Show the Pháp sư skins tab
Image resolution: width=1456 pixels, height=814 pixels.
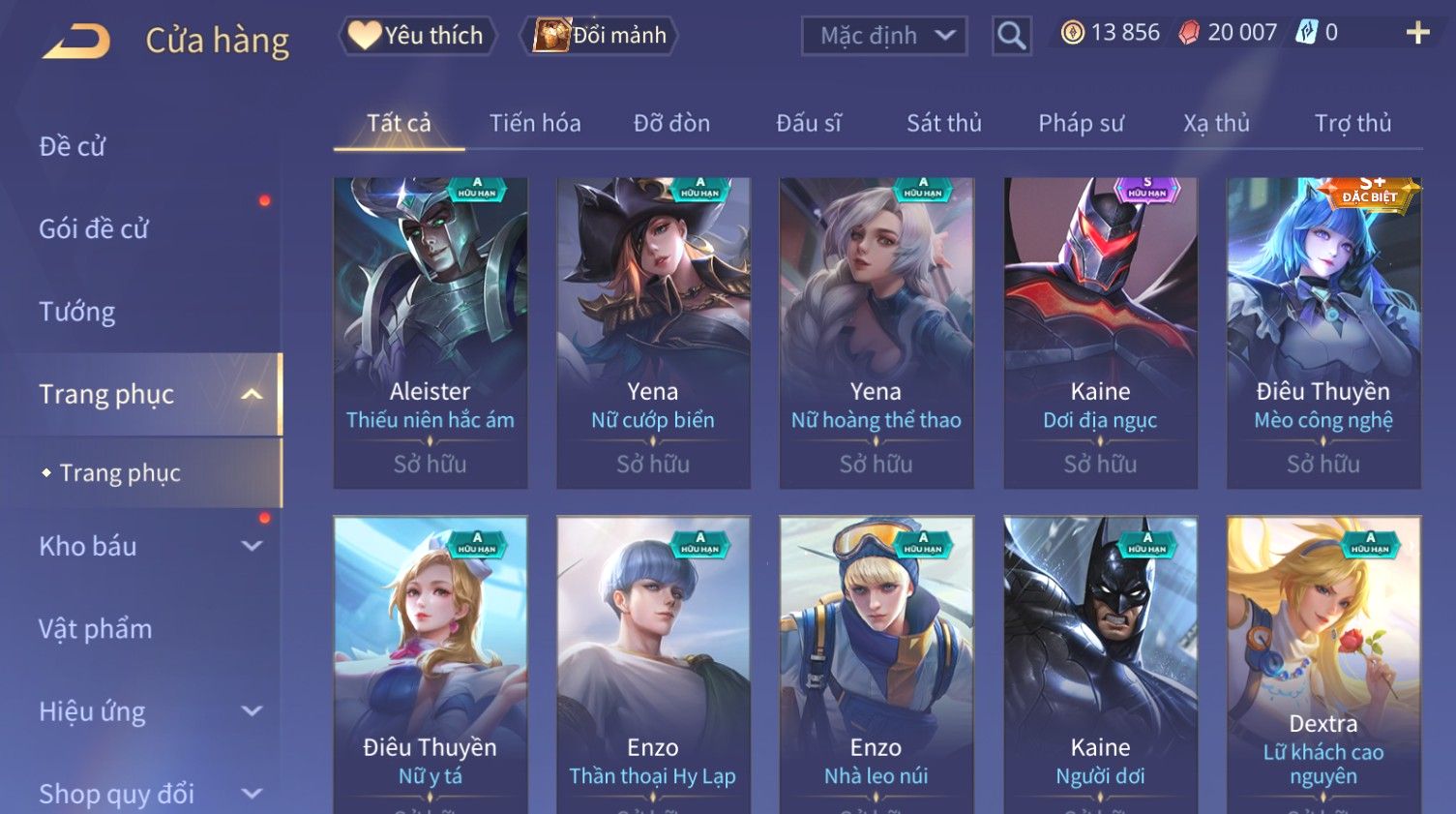(1081, 123)
